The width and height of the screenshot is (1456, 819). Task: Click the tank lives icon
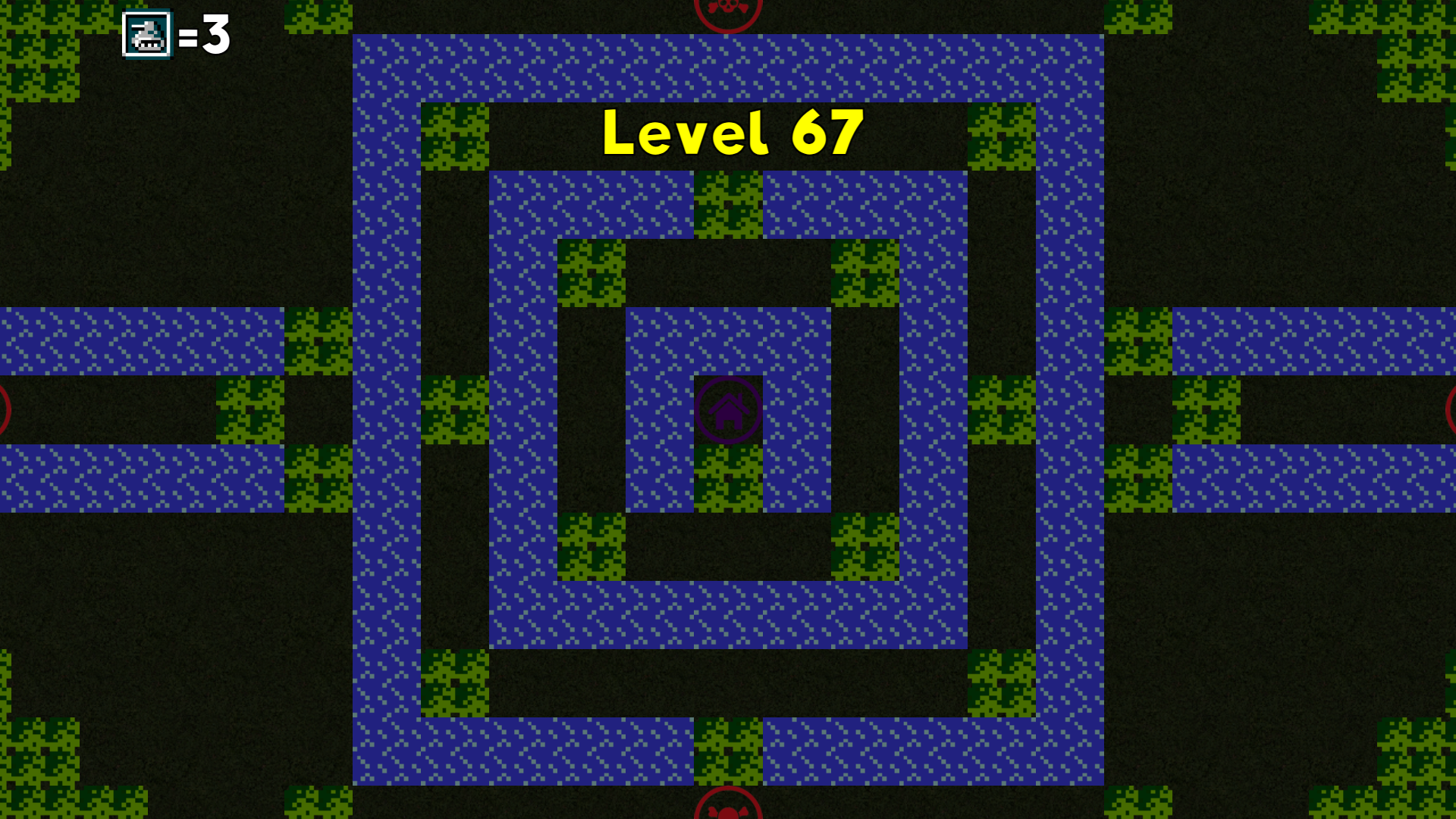pos(147,33)
